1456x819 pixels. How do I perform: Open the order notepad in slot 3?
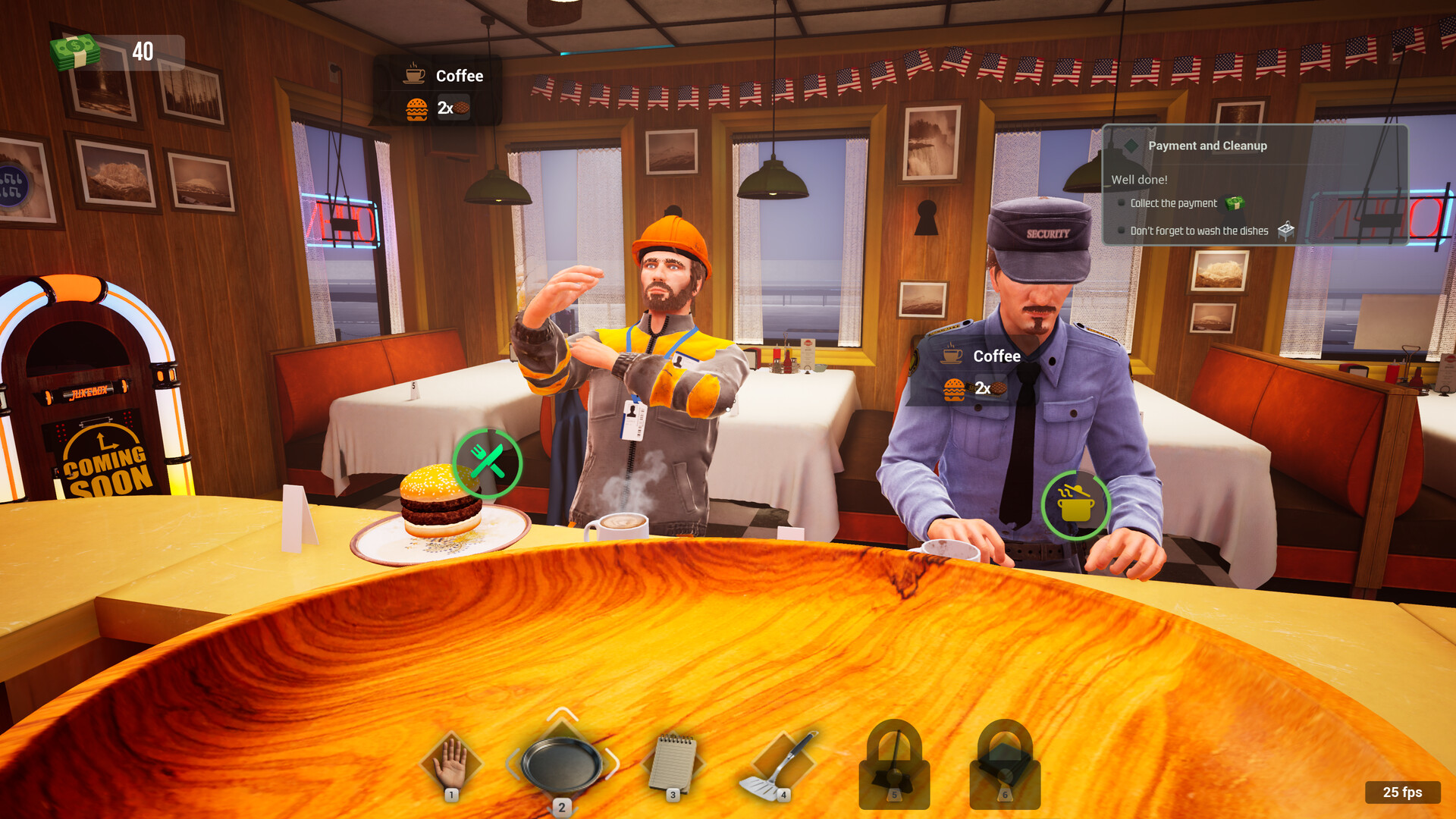coord(673,762)
